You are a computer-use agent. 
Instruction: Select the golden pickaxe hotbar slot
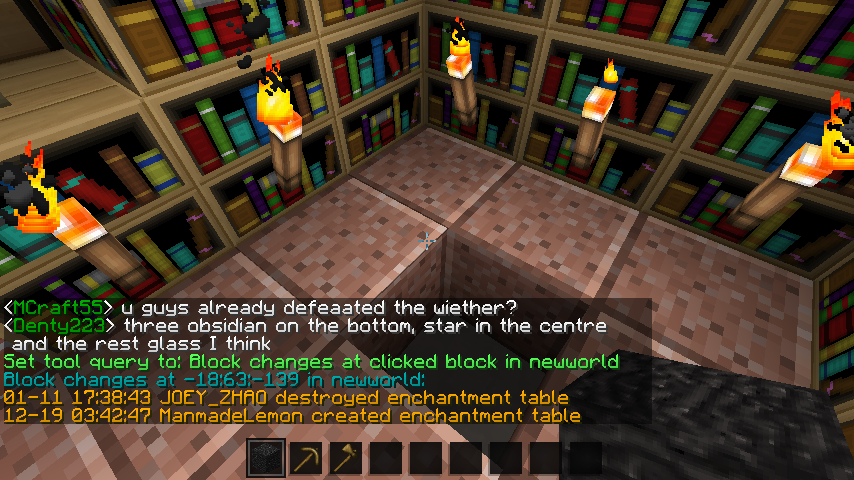coord(306,459)
